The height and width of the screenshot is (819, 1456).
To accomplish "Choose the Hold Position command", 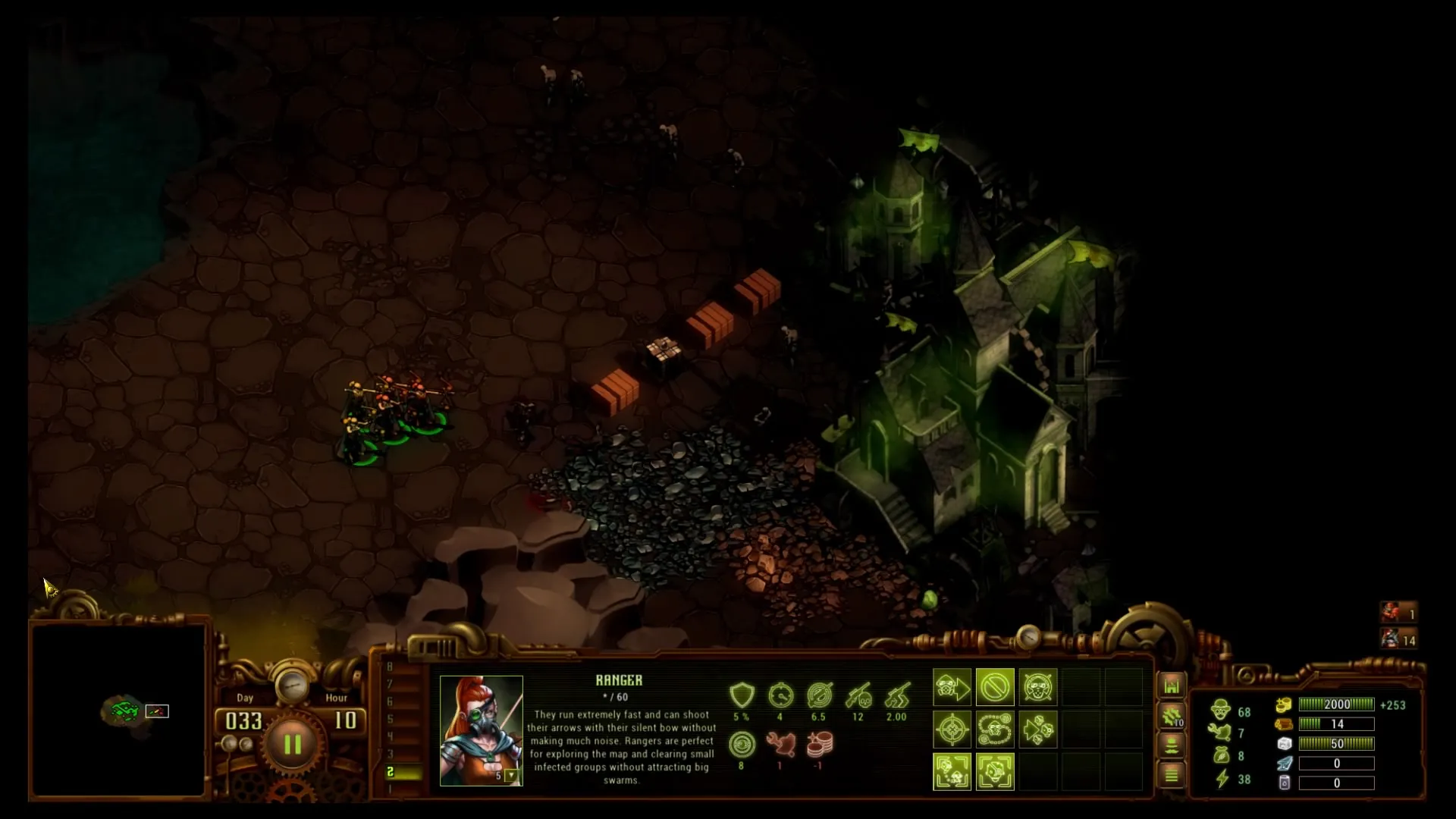I will (x=1037, y=689).
